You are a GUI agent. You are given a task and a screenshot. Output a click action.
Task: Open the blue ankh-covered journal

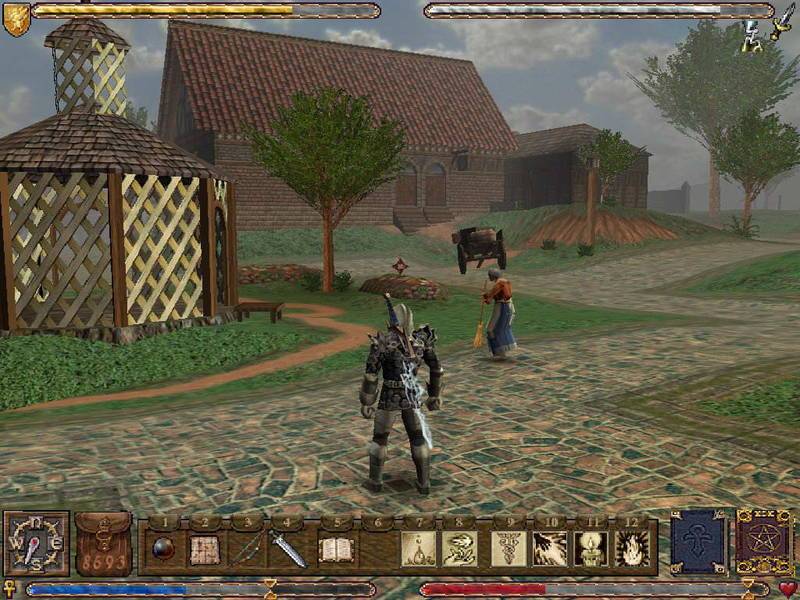698,544
